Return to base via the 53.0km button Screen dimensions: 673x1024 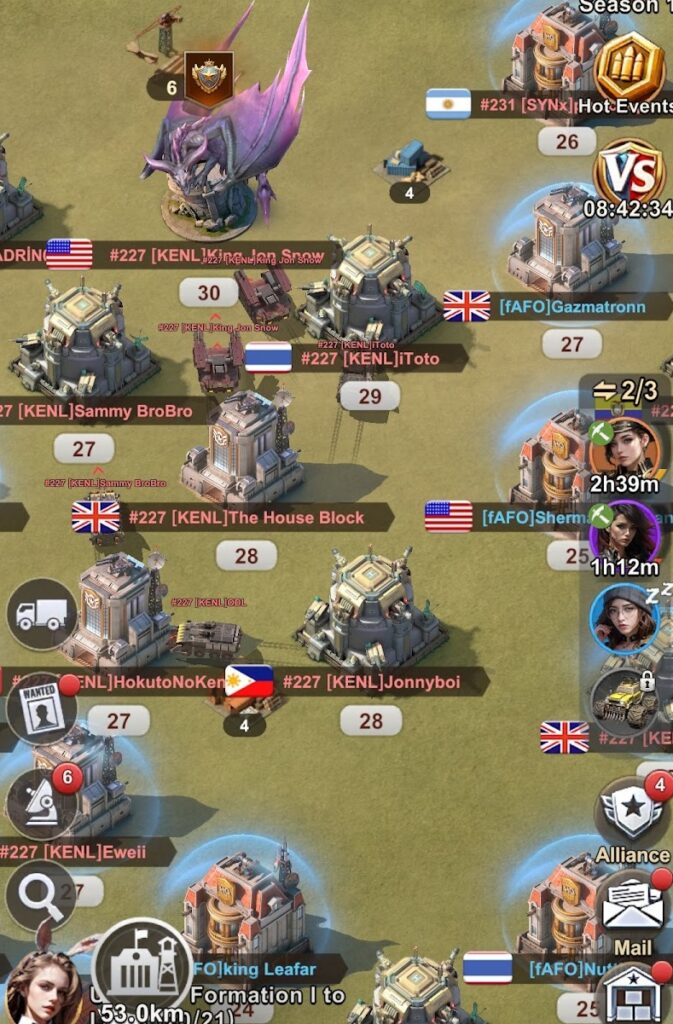pyautogui.click(x=142, y=970)
